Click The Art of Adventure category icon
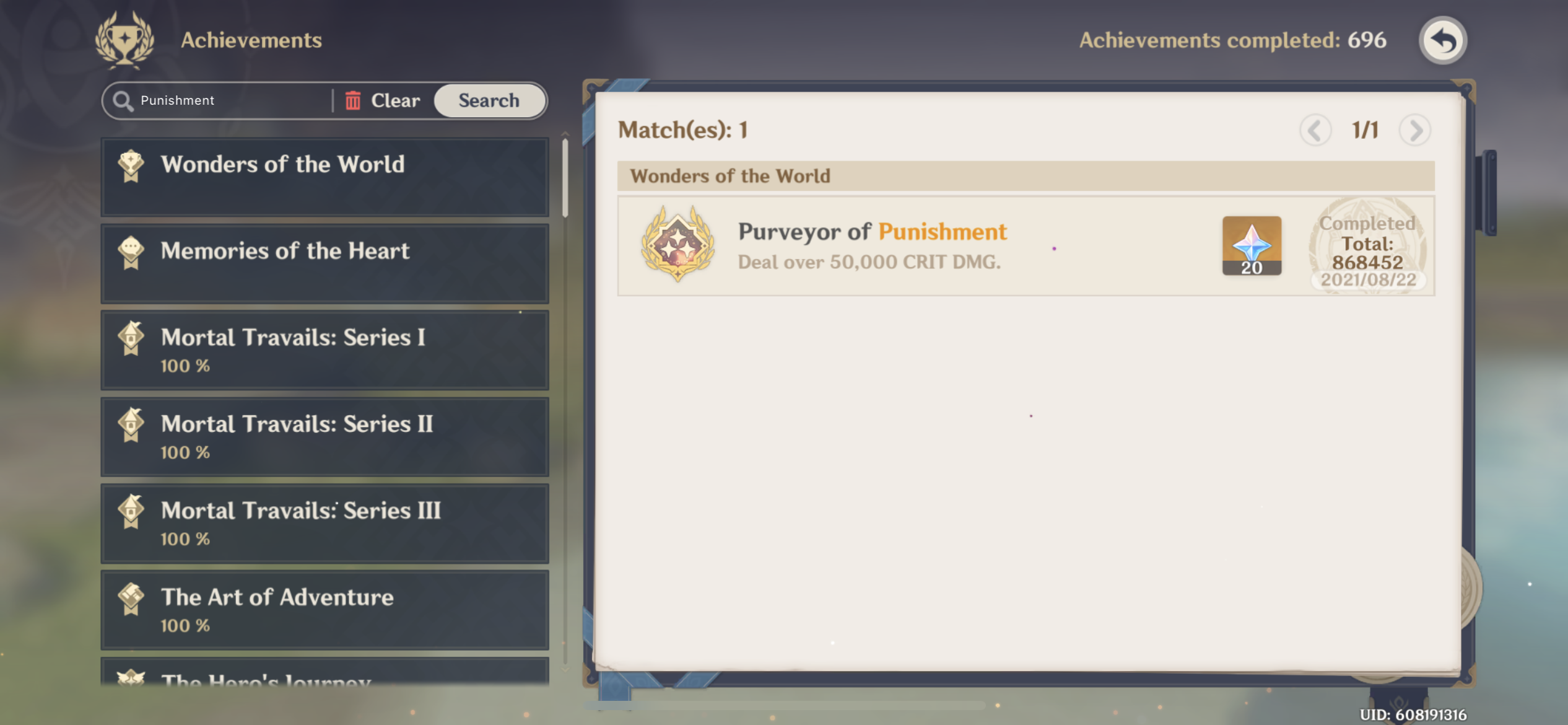 [x=131, y=597]
